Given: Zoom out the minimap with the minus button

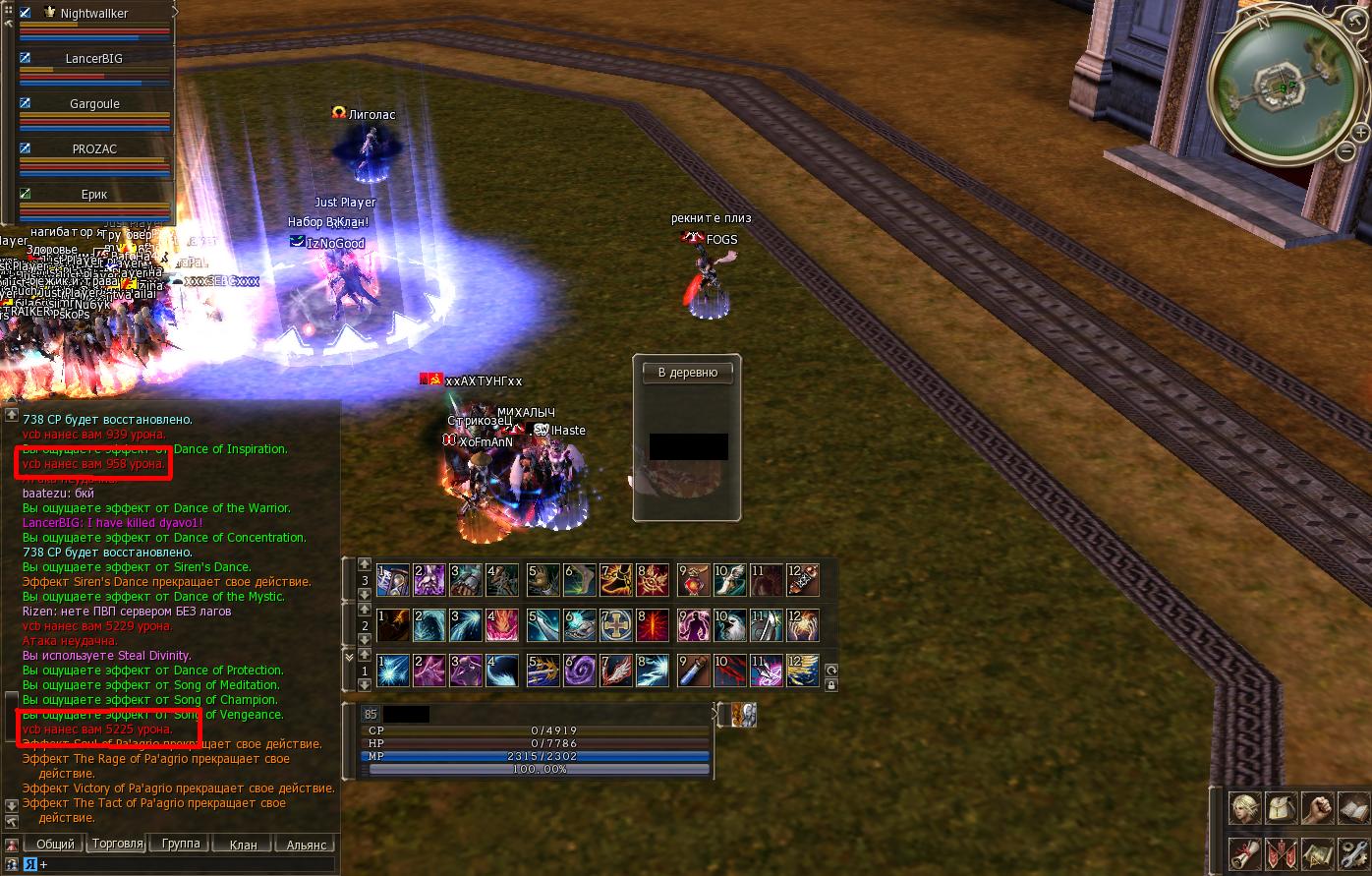Looking at the screenshot, I should point(1345,151).
